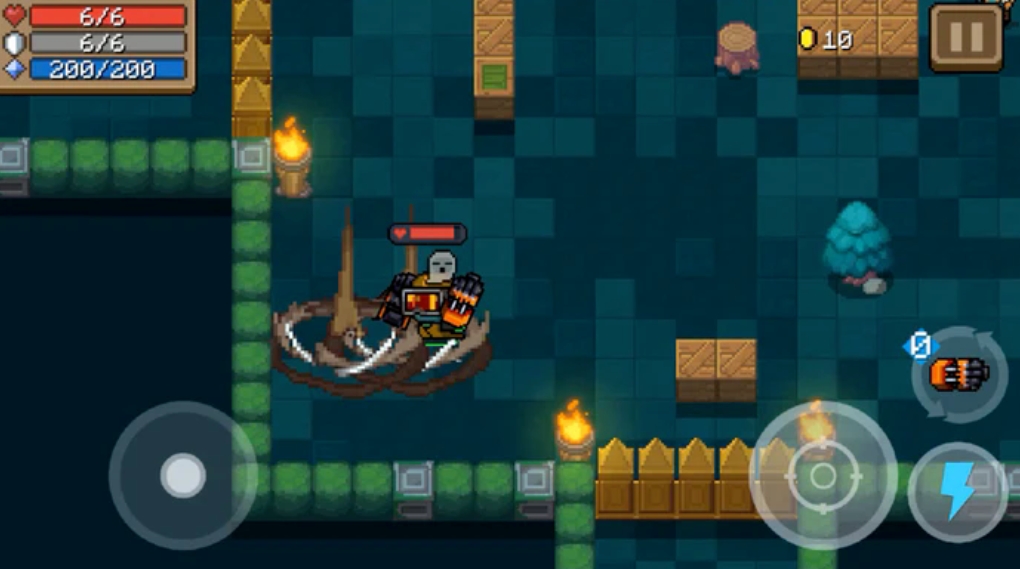Pause the game with the pause button
The height and width of the screenshot is (569, 1020).
click(965, 38)
